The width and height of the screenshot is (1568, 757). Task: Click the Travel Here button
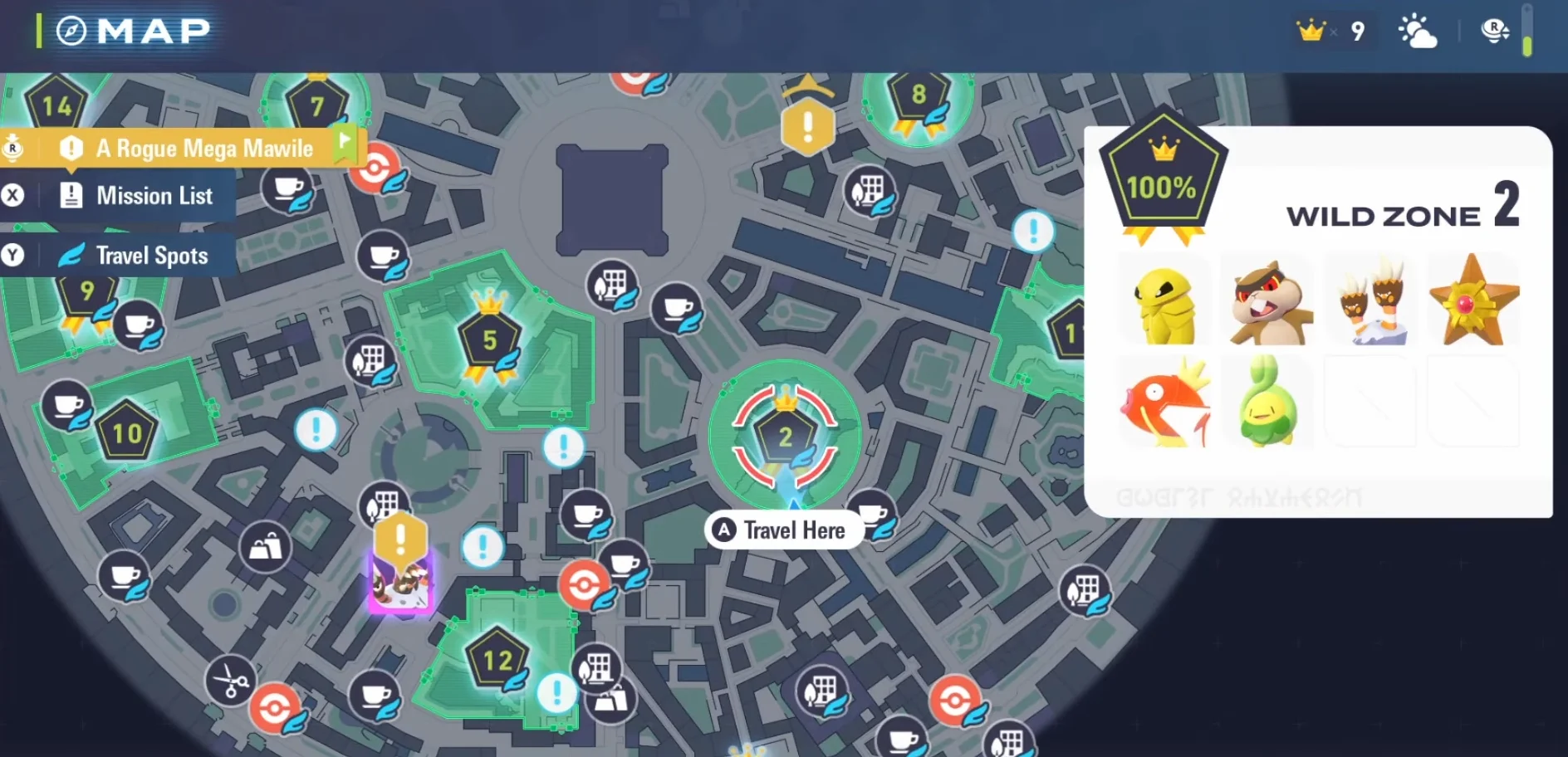click(x=782, y=530)
